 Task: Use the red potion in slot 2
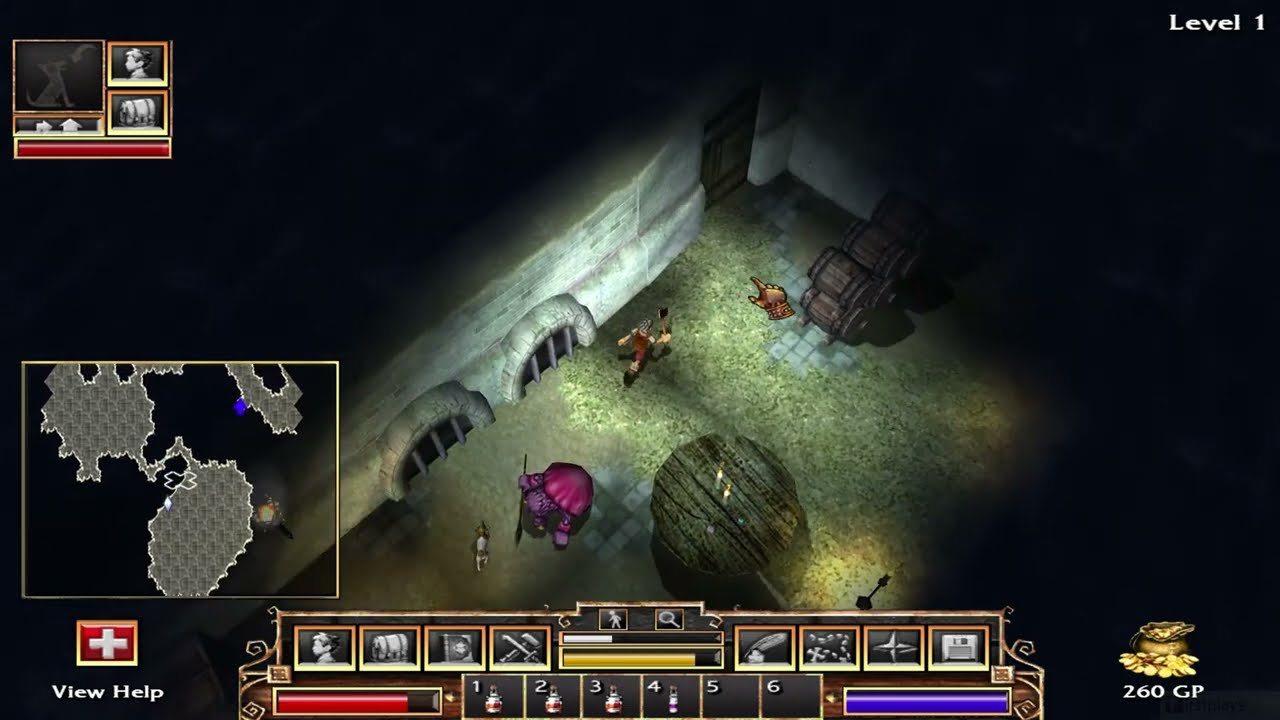pyautogui.click(x=552, y=698)
